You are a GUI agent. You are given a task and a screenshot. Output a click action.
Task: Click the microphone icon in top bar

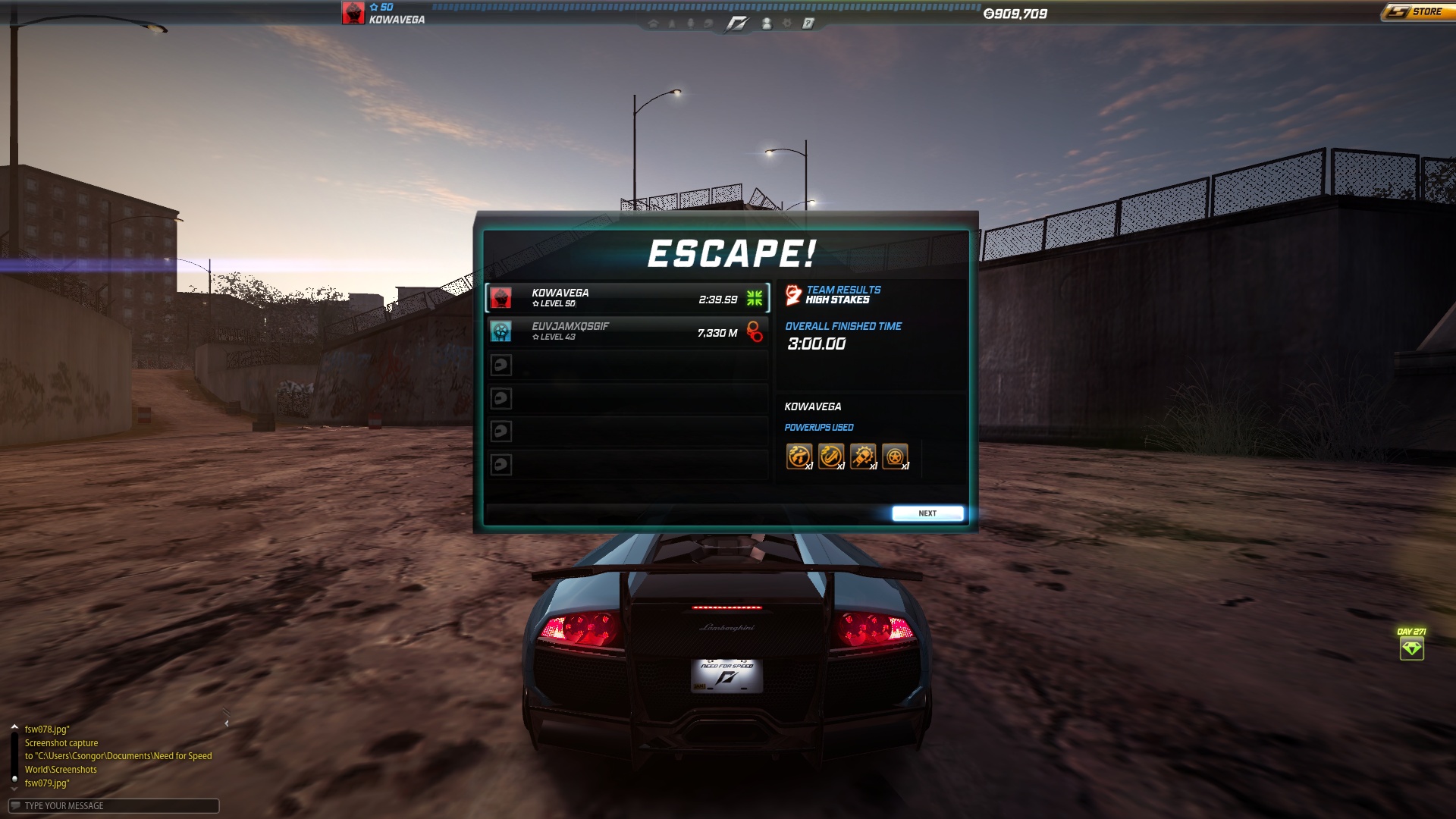[x=690, y=24]
